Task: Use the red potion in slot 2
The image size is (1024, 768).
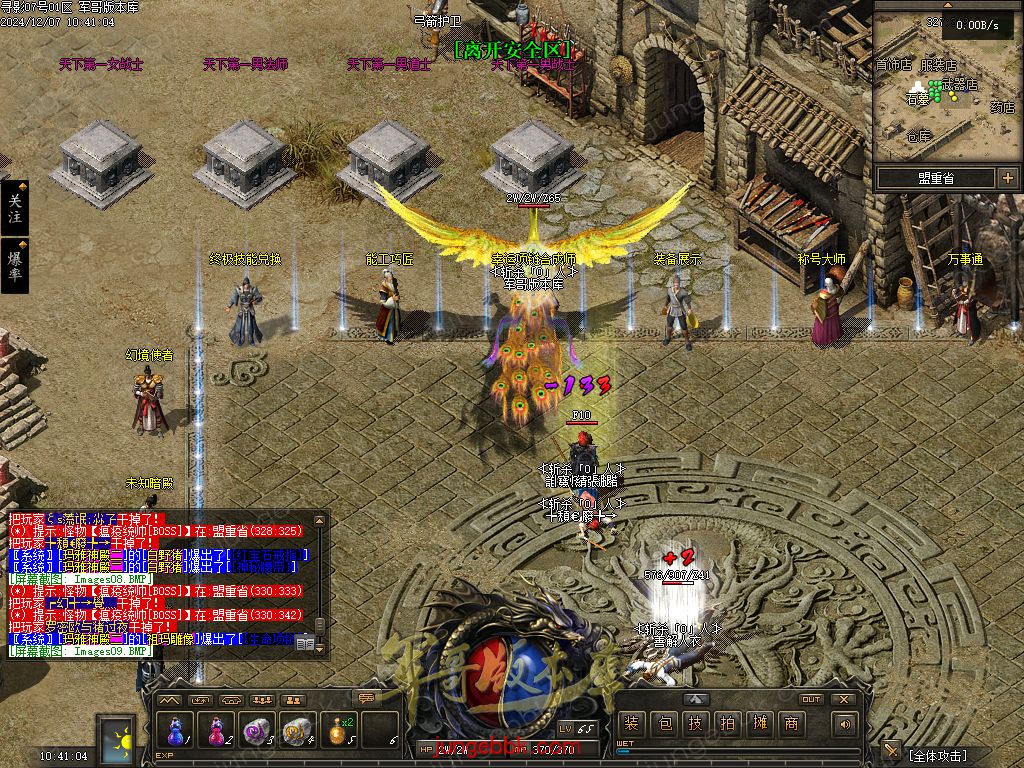Action: (x=214, y=731)
